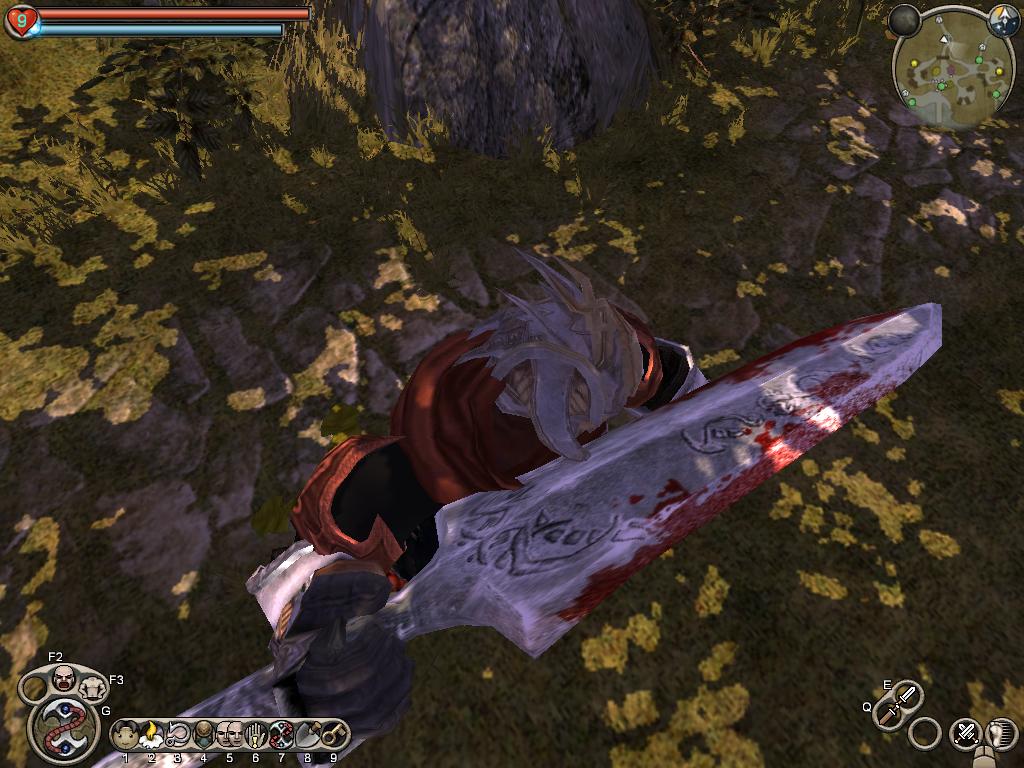Select the round shield icon slot

(x=203, y=736)
